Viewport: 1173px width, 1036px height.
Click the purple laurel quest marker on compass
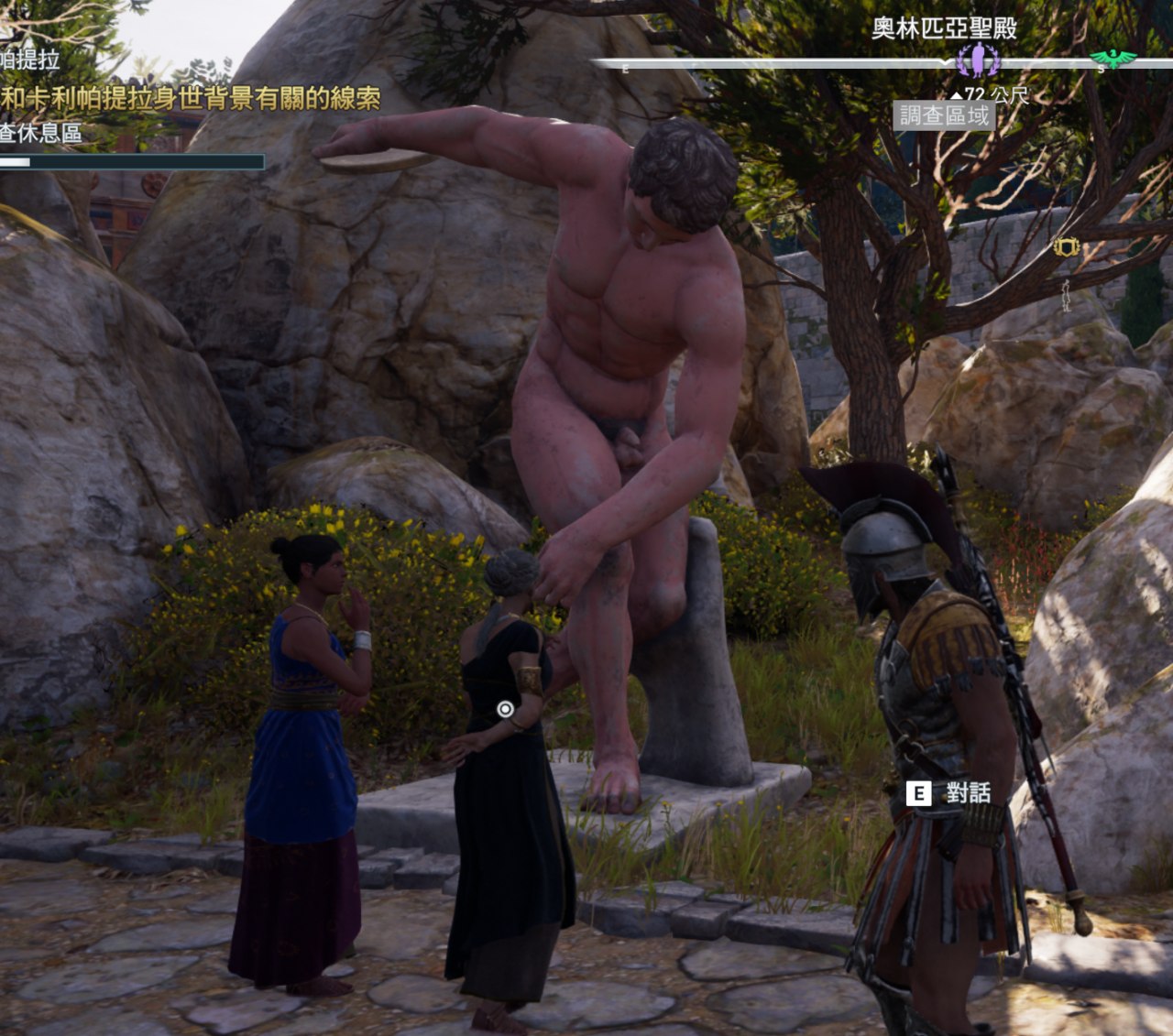(978, 60)
